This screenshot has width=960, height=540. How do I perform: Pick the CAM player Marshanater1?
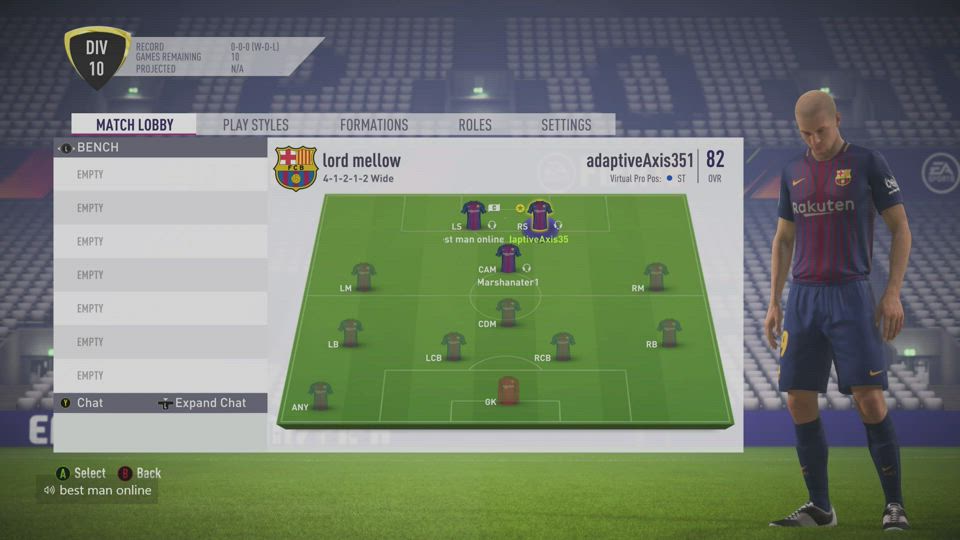pos(508,258)
